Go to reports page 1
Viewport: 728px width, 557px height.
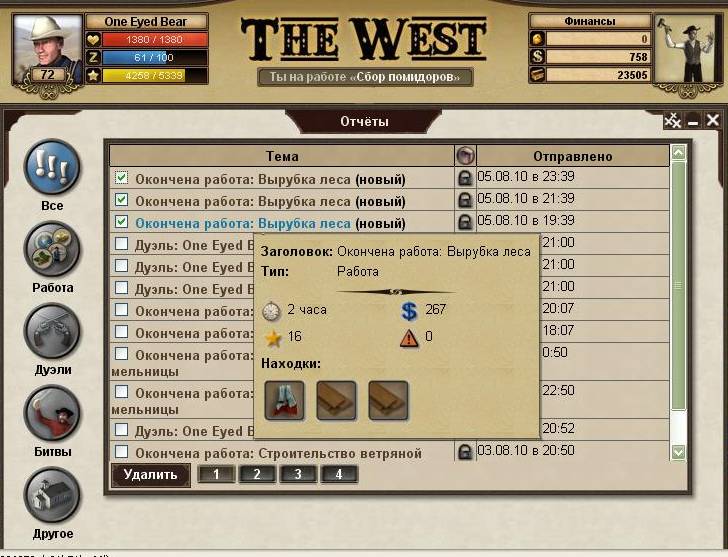pos(217,474)
